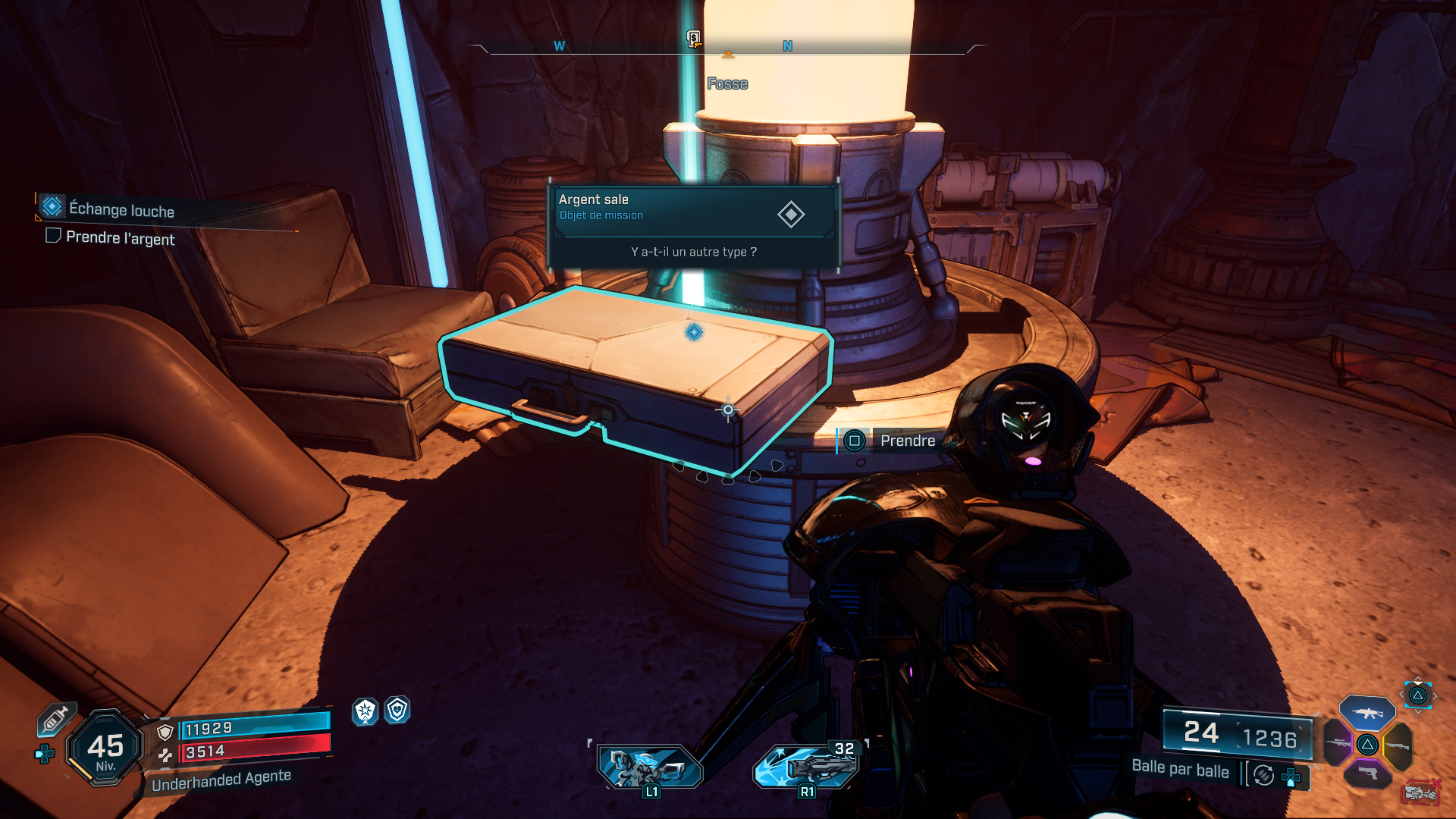Tick the Prendre l'argent objective checkbox
Screen dimensions: 1456x819
point(53,236)
